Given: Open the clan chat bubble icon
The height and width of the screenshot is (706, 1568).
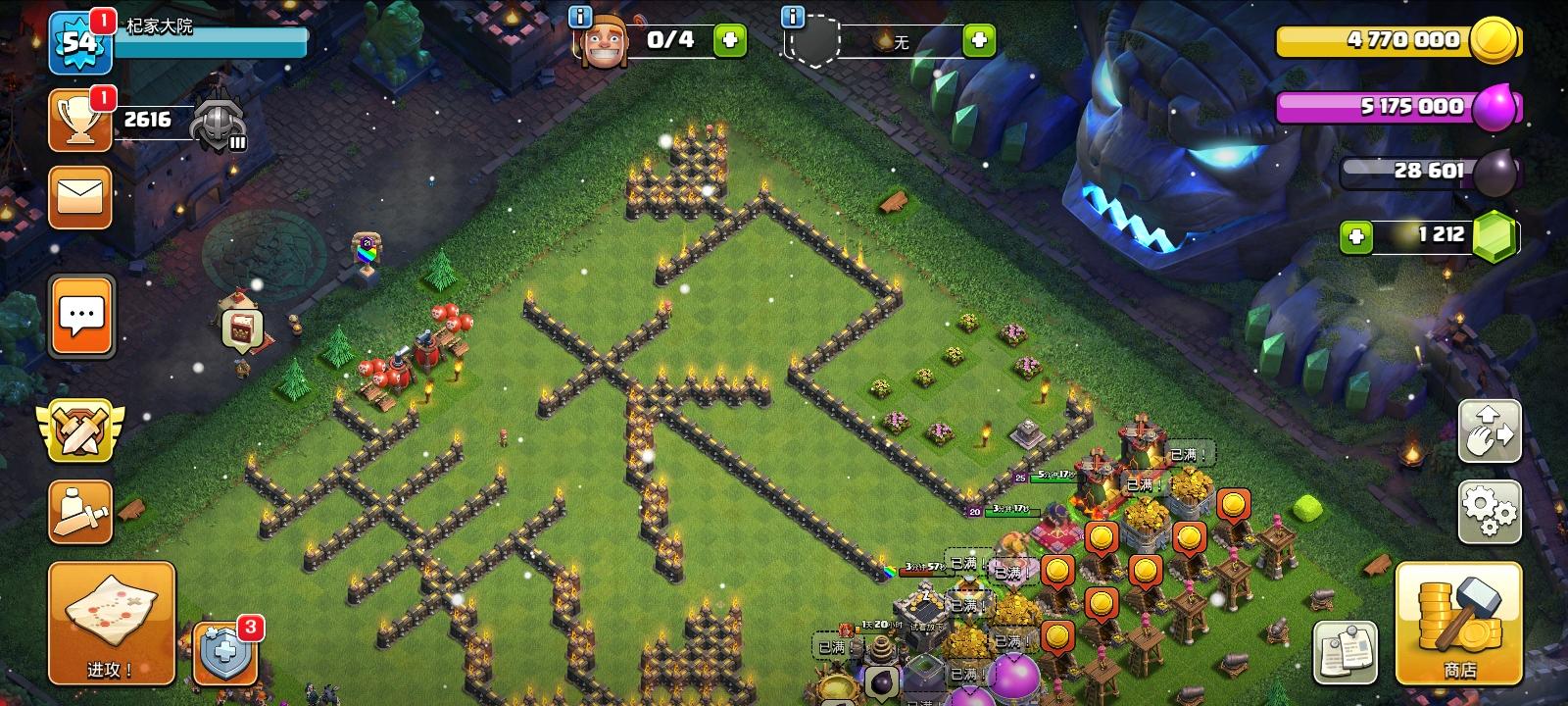Looking at the screenshot, I should (x=80, y=316).
